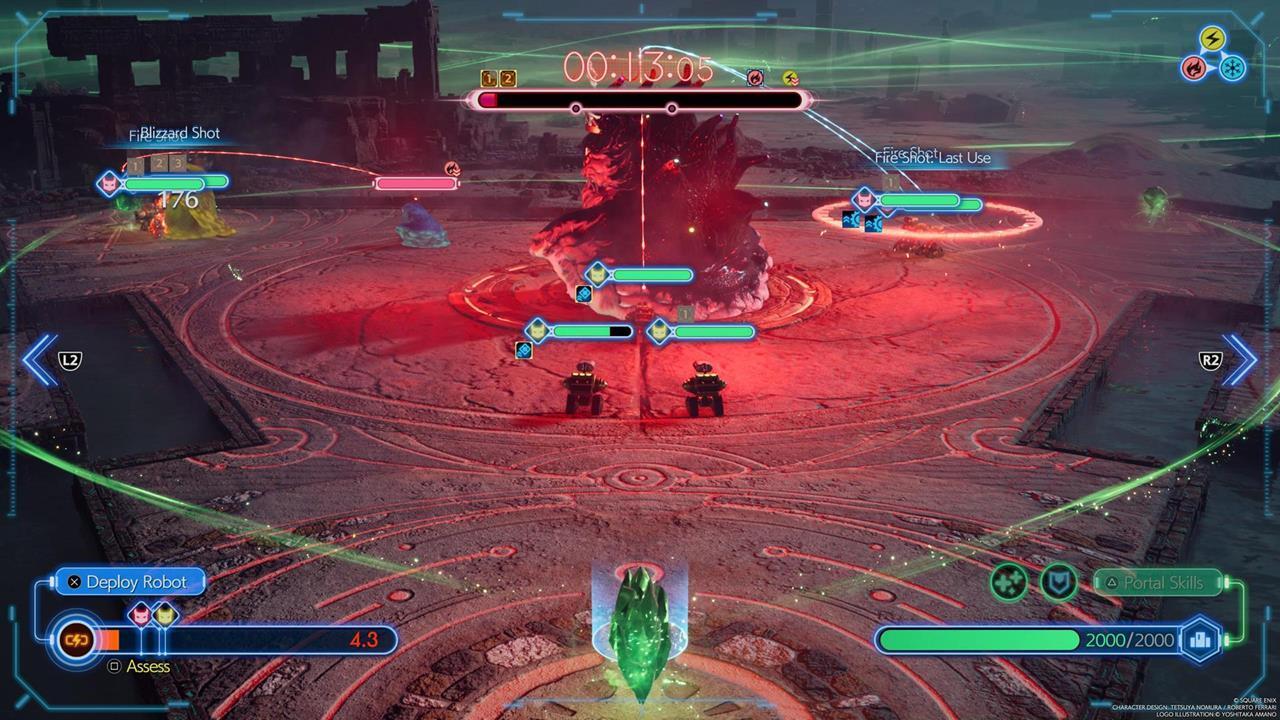This screenshot has height=720, width=1280.
Task: Click the pink robot head queue icon
Action: (x=140, y=614)
